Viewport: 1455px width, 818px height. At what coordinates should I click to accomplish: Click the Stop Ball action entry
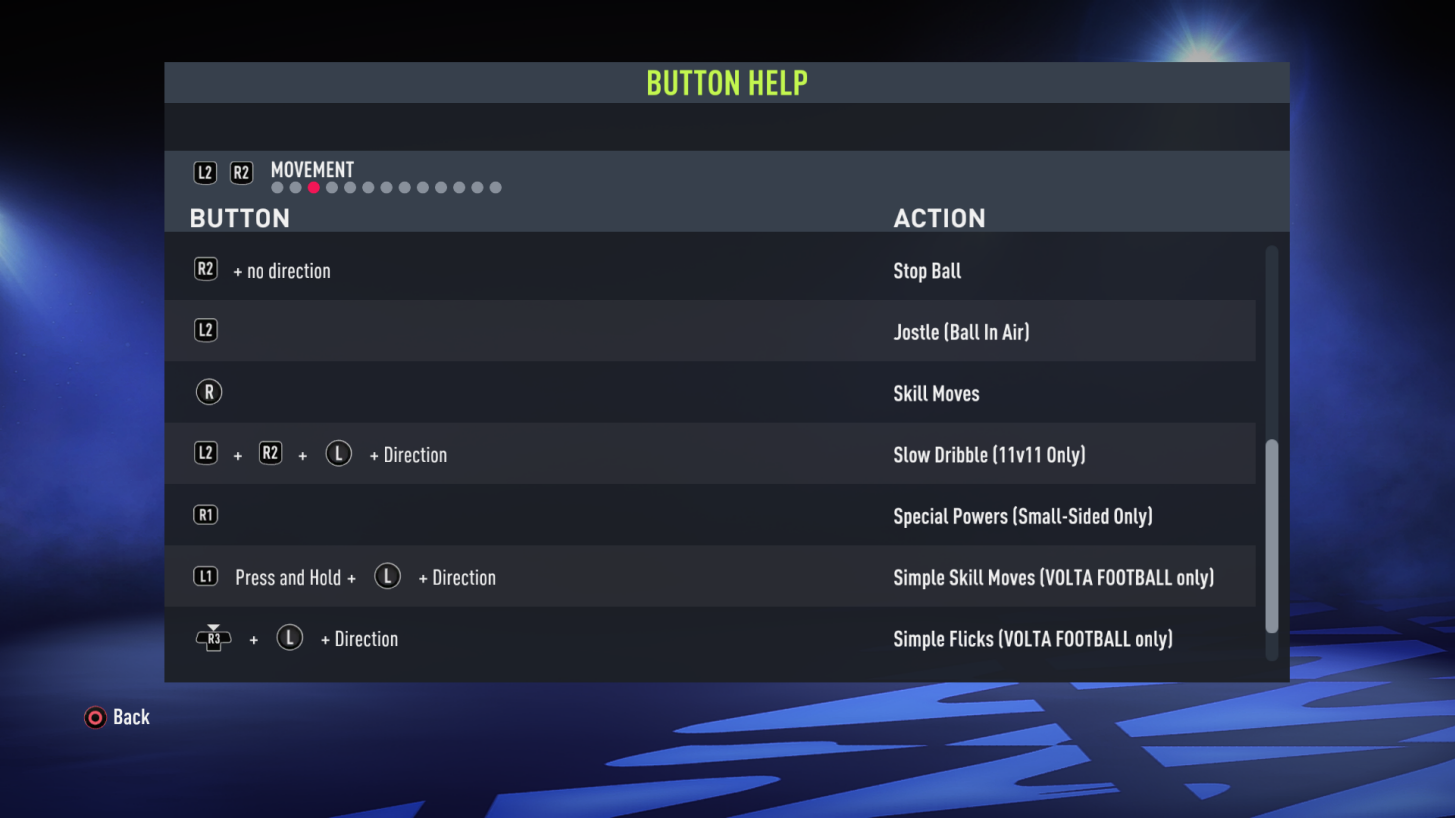coord(927,270)
